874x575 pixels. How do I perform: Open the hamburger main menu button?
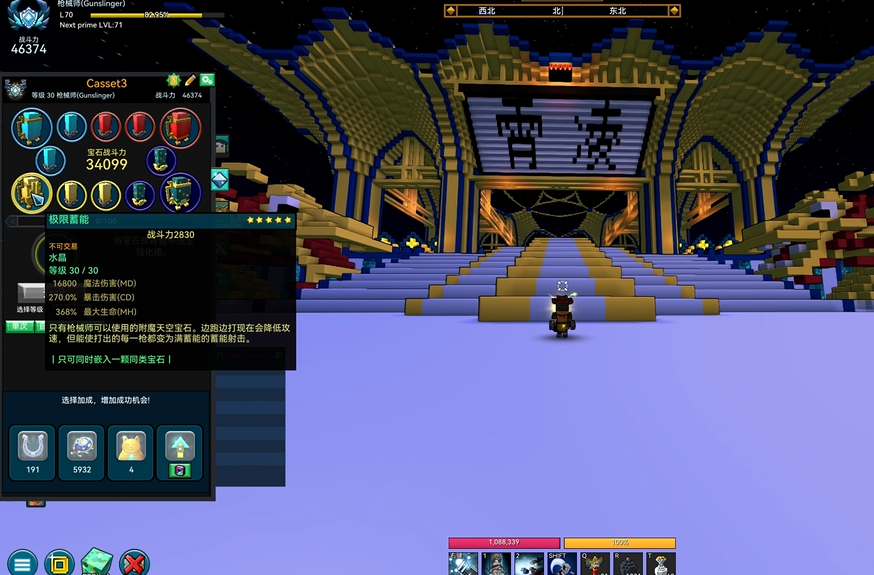click(x=21, y=562)
